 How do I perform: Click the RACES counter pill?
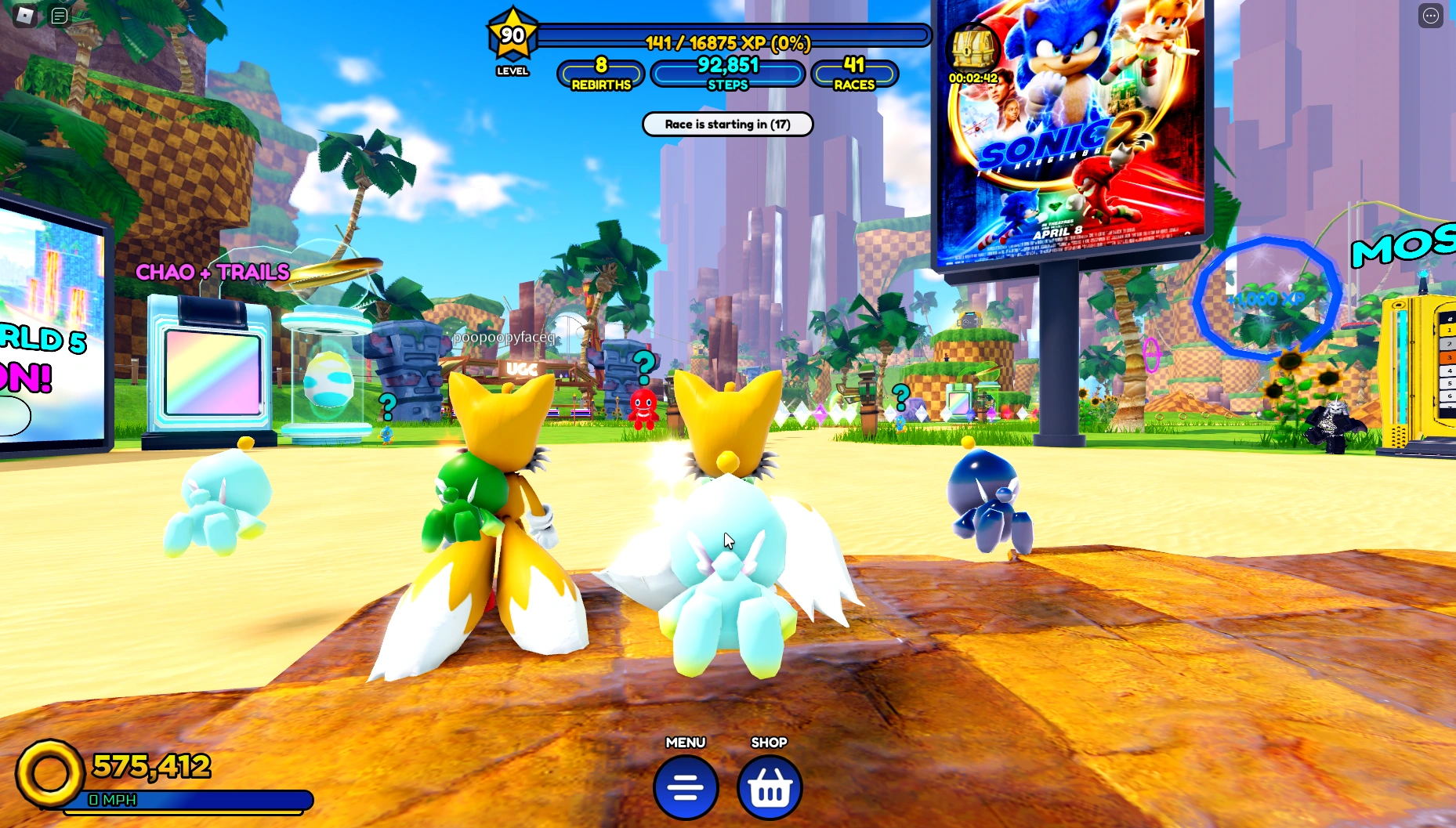854,74
